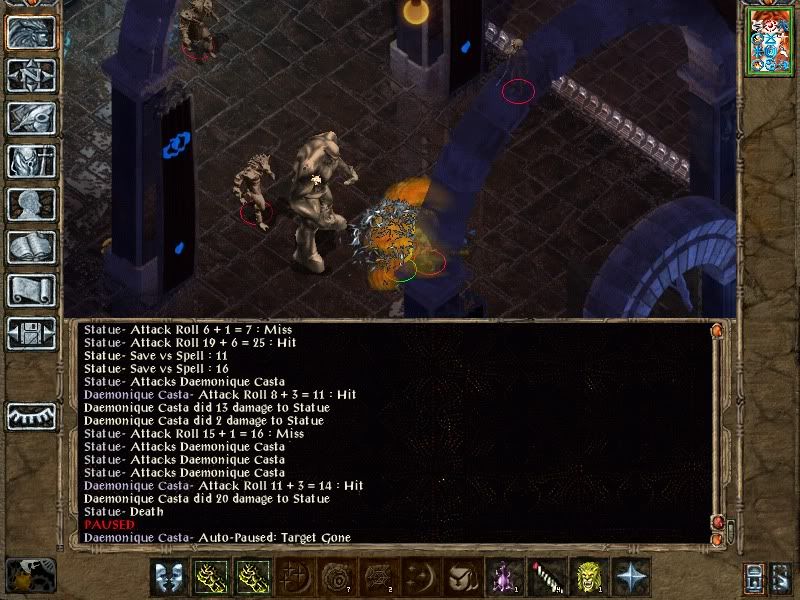Open the mage spellbook
800x600 pixels.
31,247
